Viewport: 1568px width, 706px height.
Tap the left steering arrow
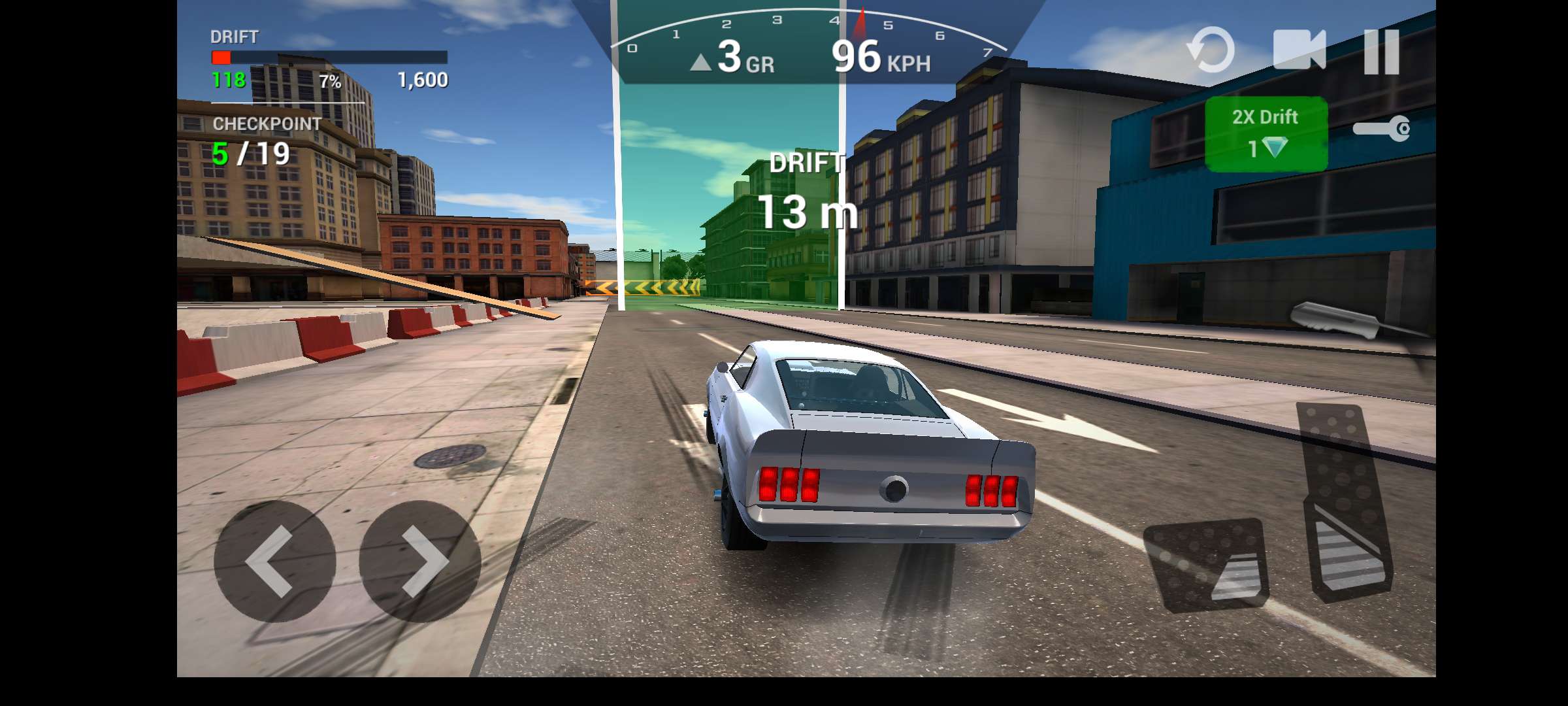pyautogui.click(x=274, y=559)
